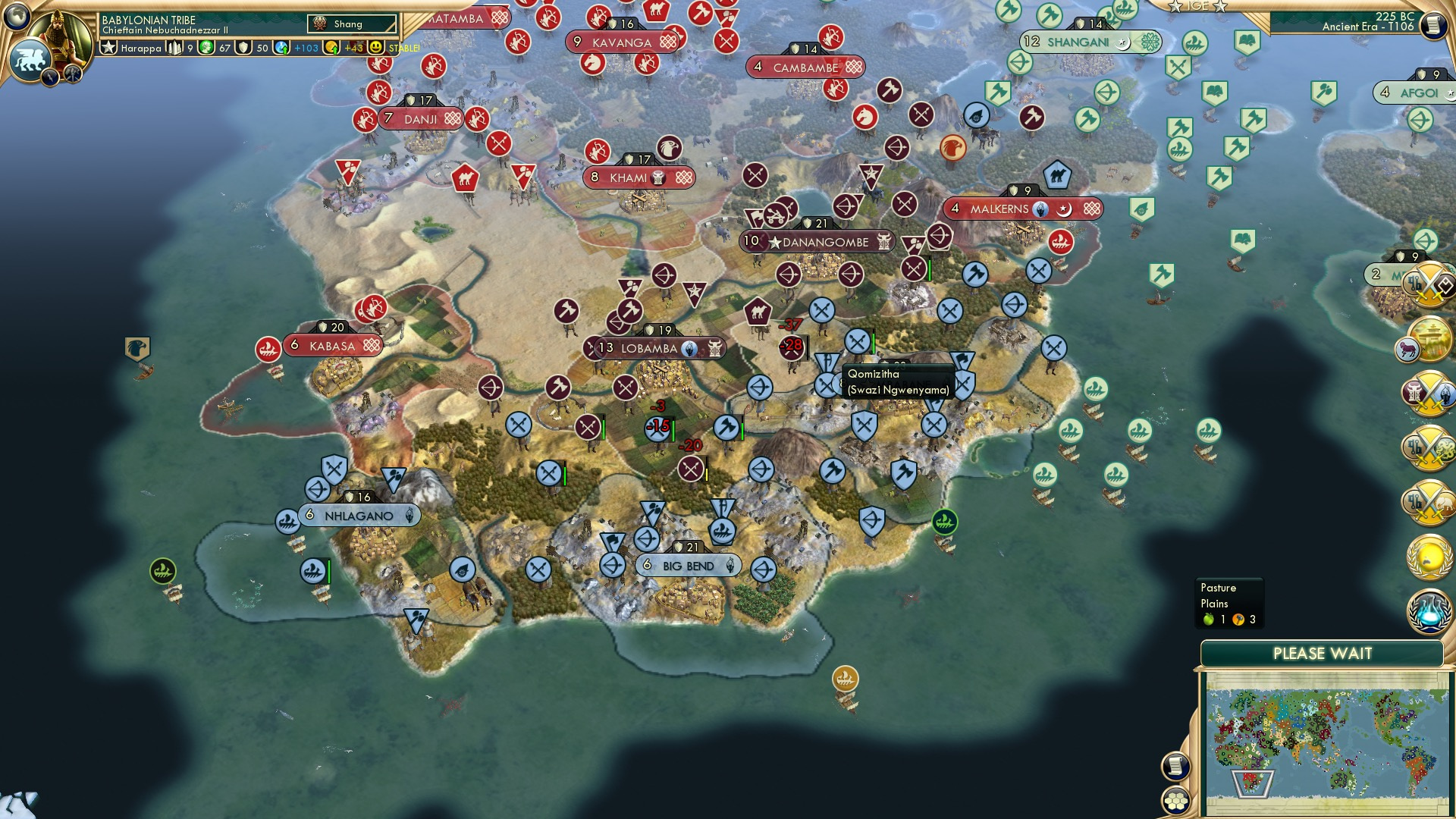Click the happiness smiley showing STABLE
Screen dimensions: 1456x819
[375, 48]
